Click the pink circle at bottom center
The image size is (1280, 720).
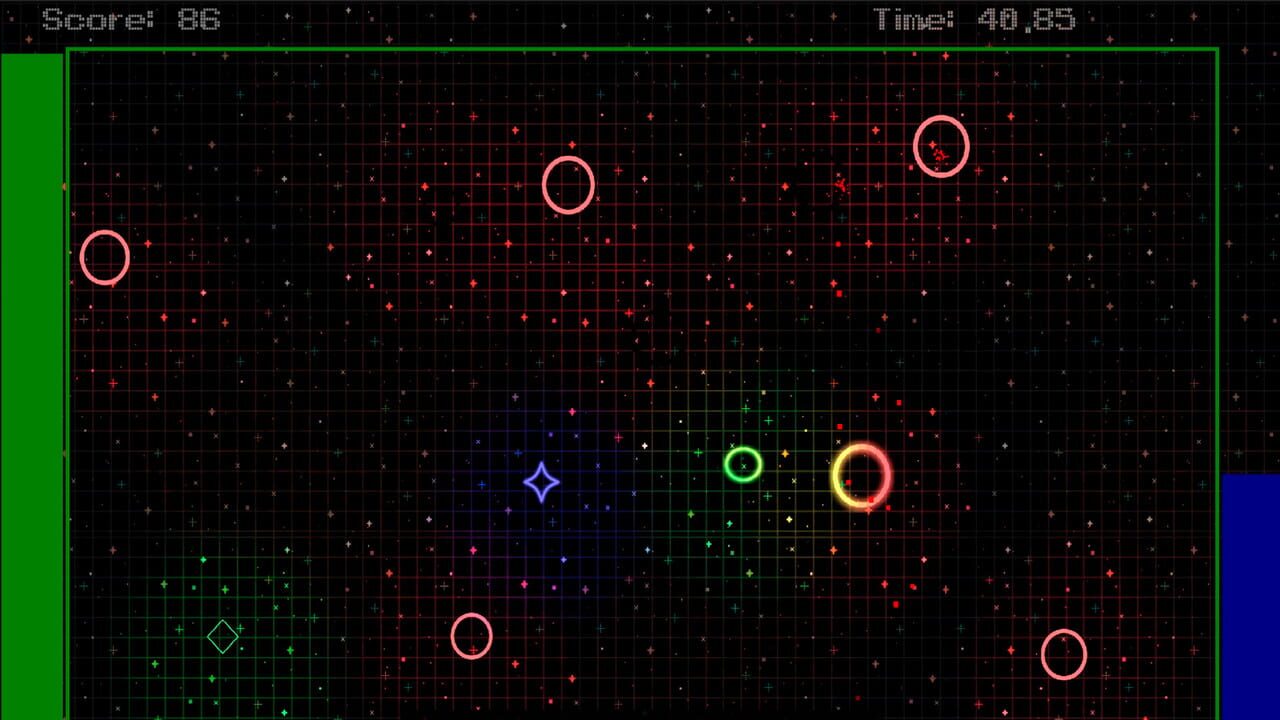coord(471,636)
